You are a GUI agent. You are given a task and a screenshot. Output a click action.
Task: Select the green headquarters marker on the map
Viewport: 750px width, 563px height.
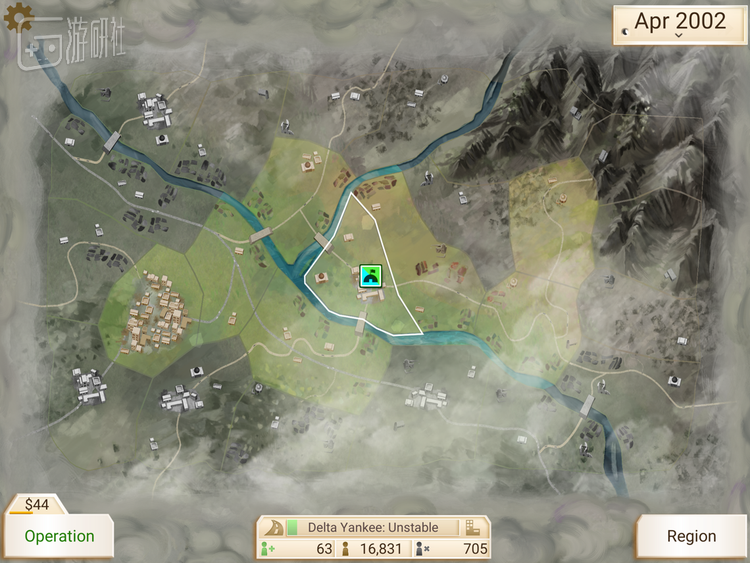click(x=371, y=275)
